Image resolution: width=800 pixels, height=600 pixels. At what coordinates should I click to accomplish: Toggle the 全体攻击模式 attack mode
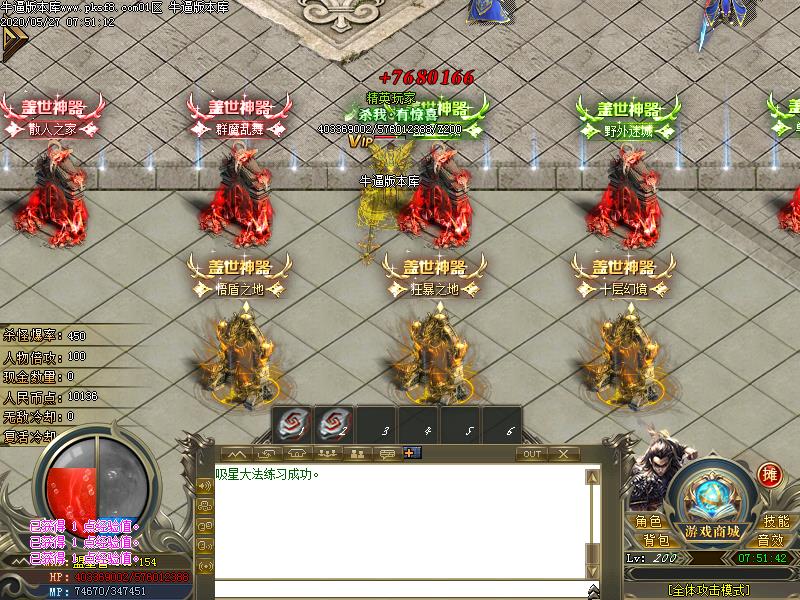coord(713,590)
